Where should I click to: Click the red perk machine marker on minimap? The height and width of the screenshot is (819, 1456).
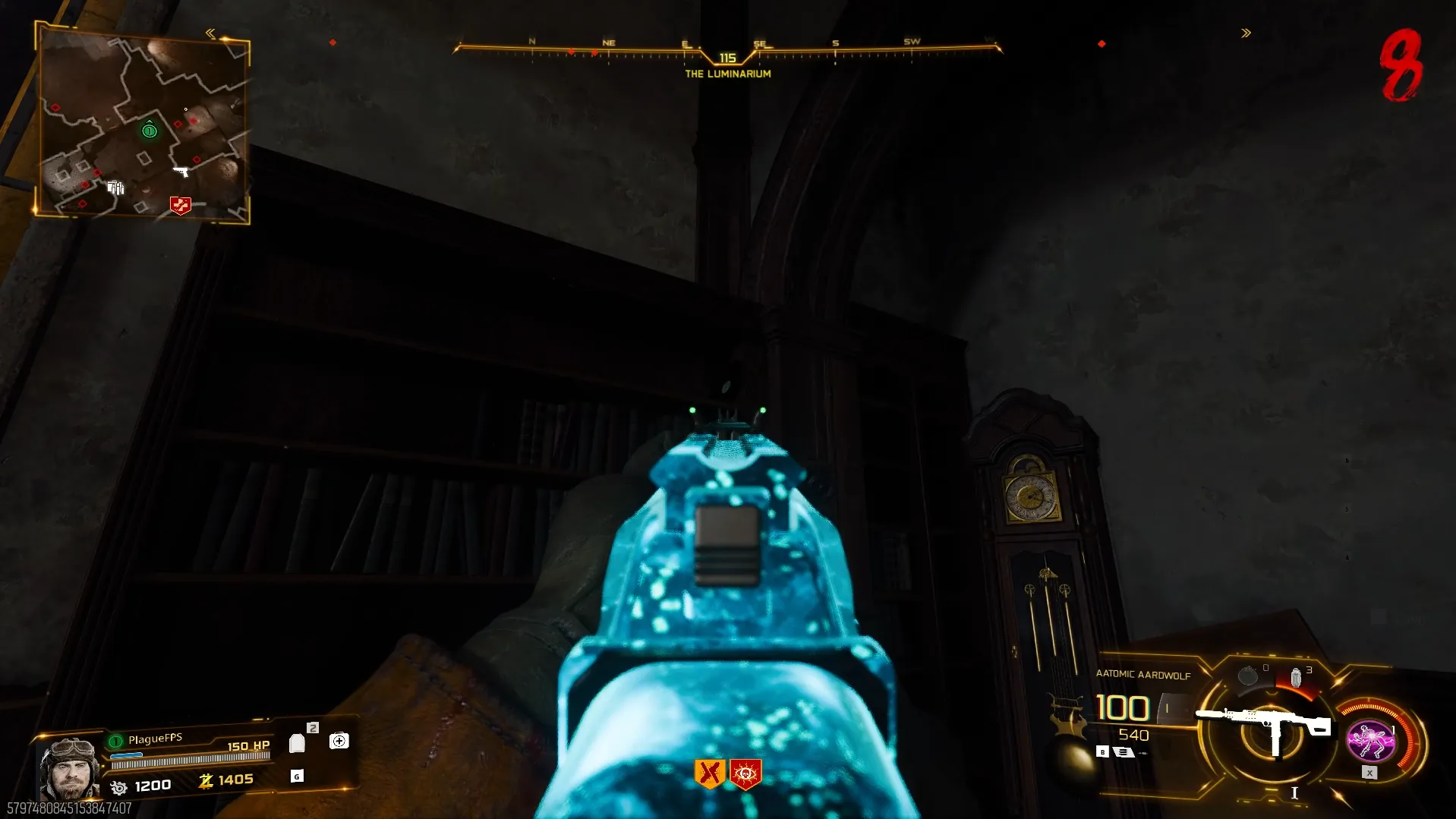(x=180, y=205)
